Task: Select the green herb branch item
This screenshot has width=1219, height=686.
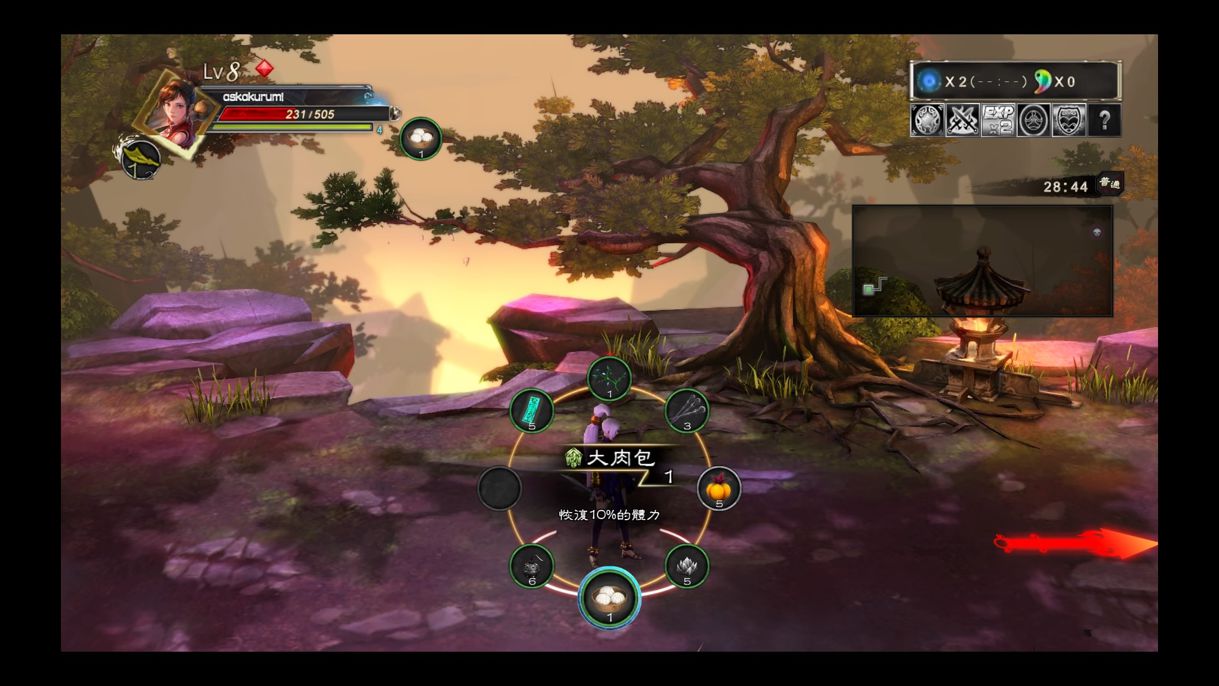Action: pos(608,379)
